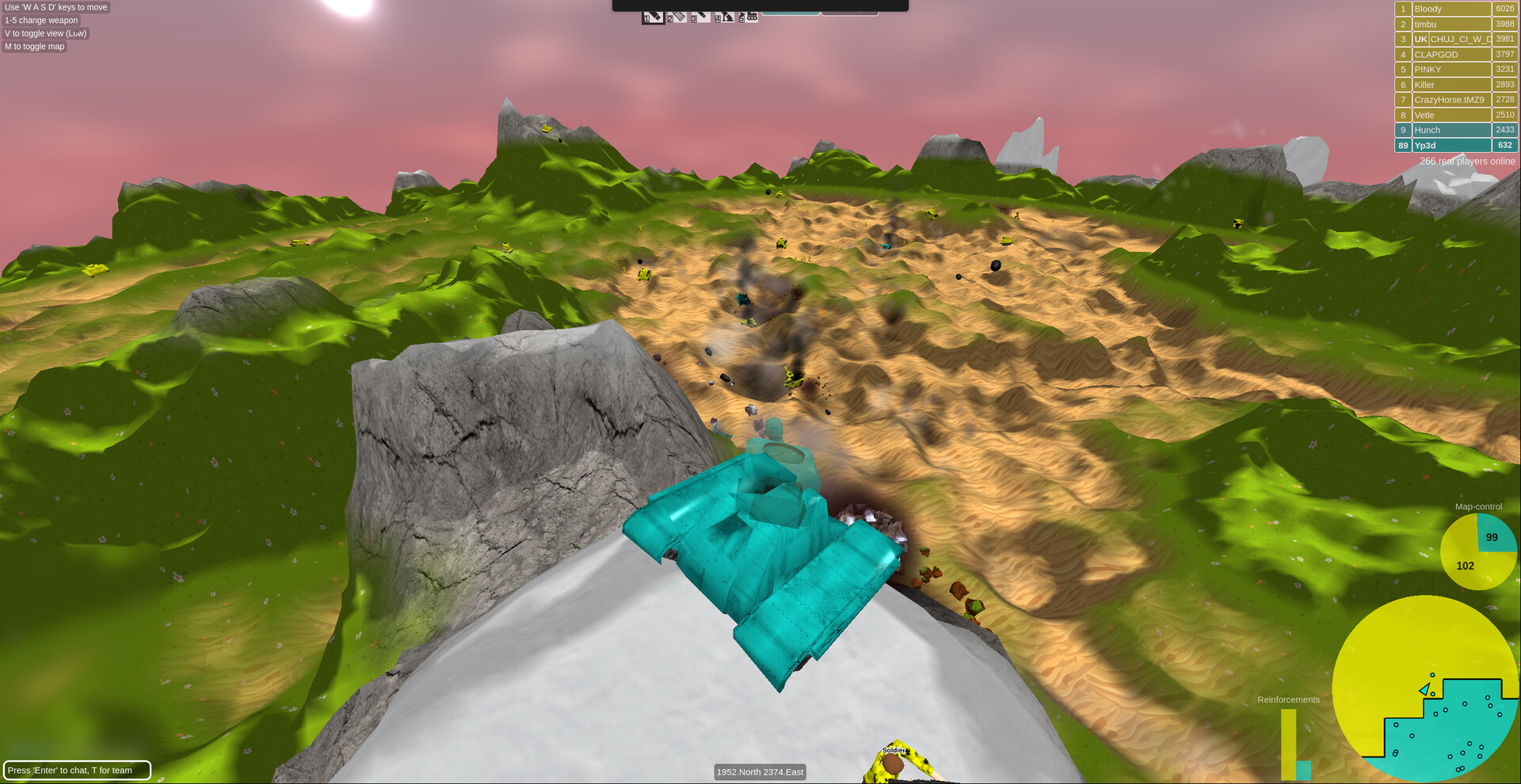
Task: Click the '1-5 change weapon' hint label
Action: 40,20
